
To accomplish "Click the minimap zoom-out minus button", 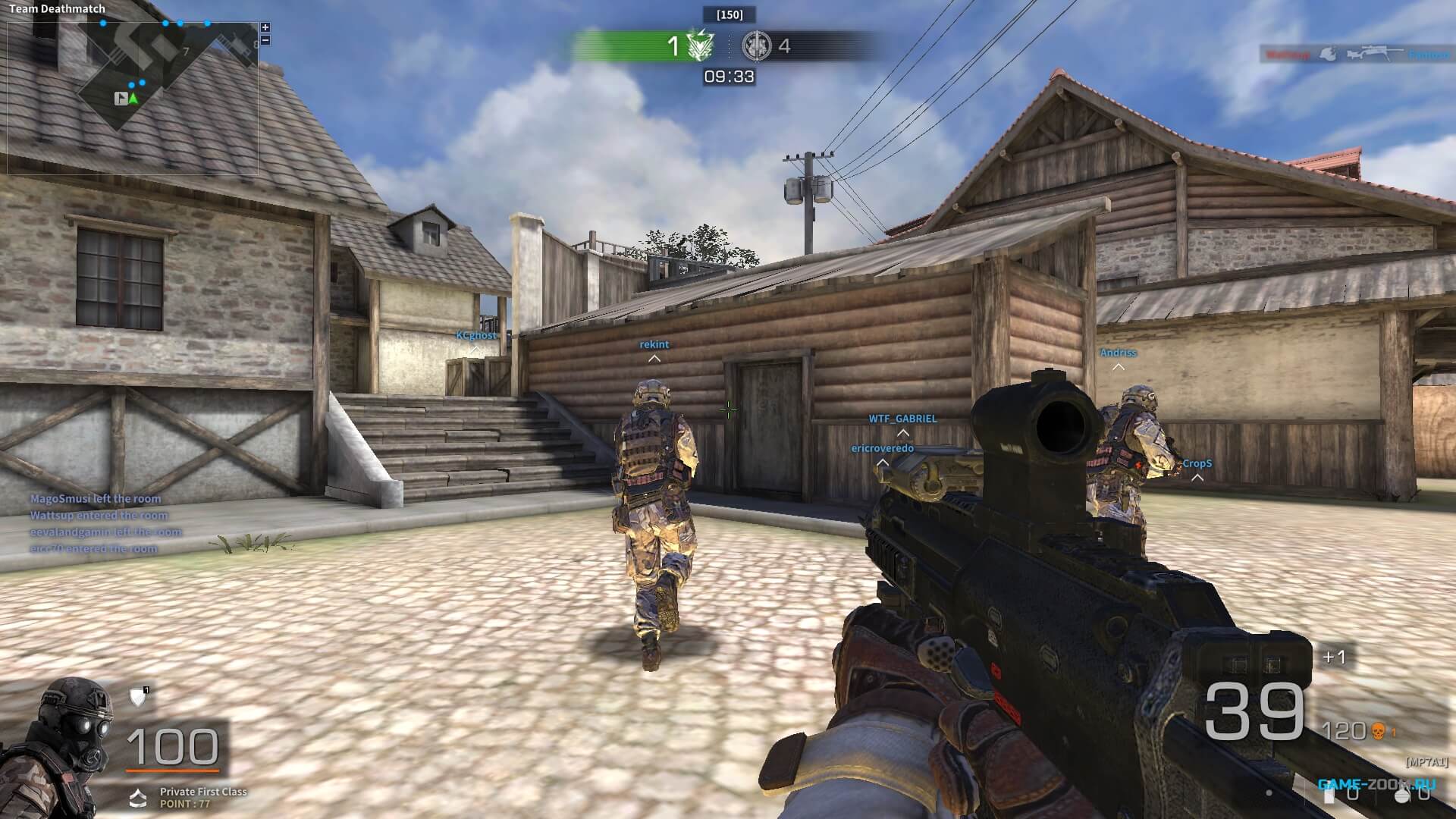I will [x=265, y=39].
